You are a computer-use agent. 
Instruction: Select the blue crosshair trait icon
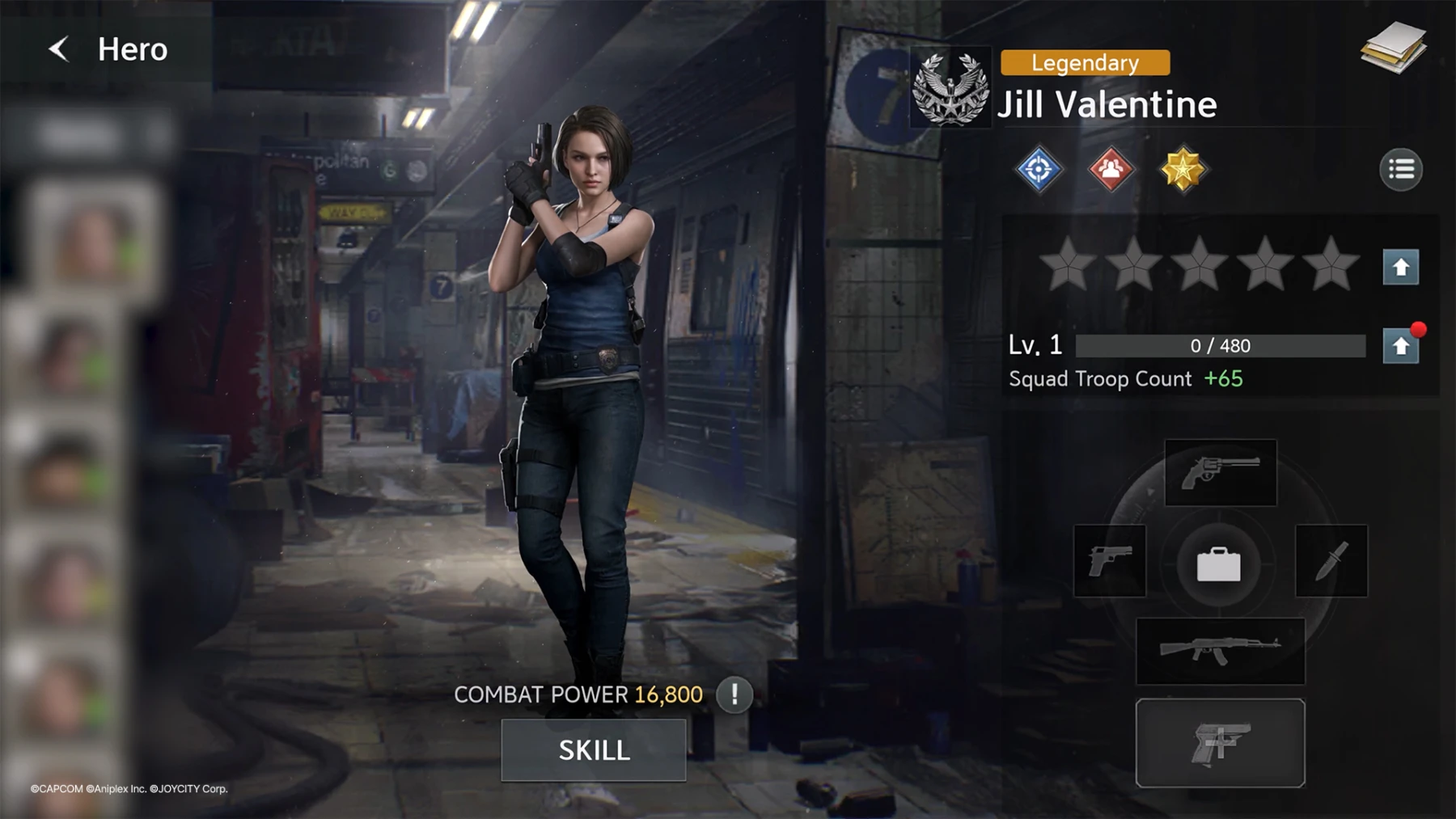tap(1039, 170)
